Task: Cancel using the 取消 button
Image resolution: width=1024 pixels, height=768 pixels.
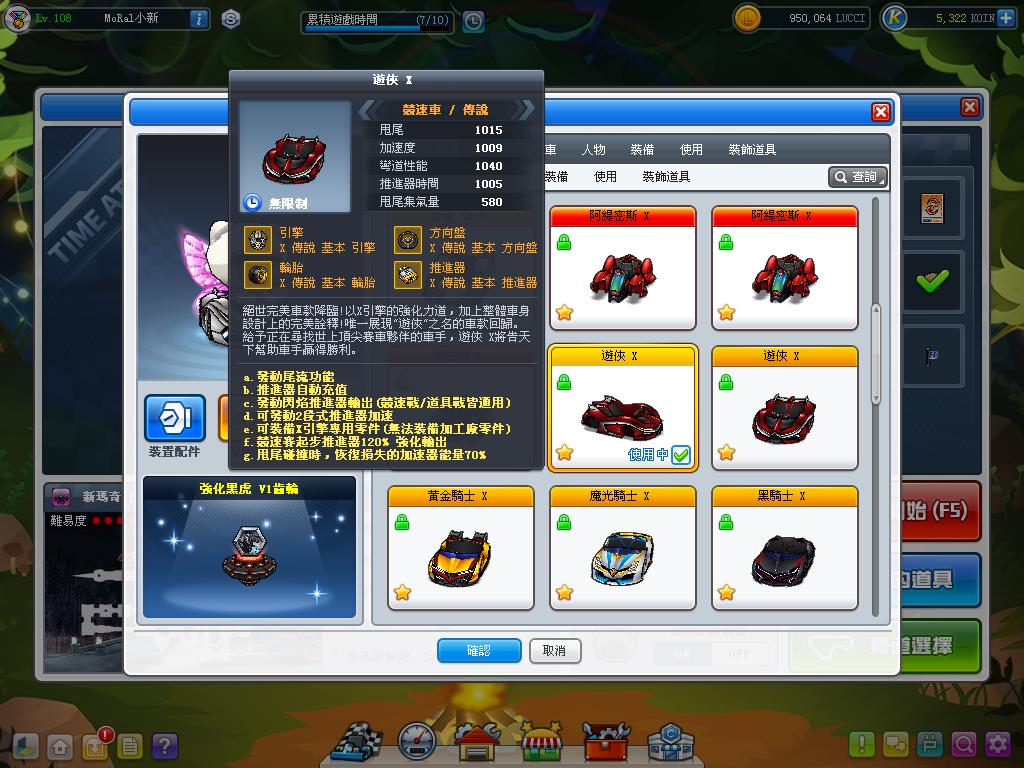Action: (x=555, y=651)
